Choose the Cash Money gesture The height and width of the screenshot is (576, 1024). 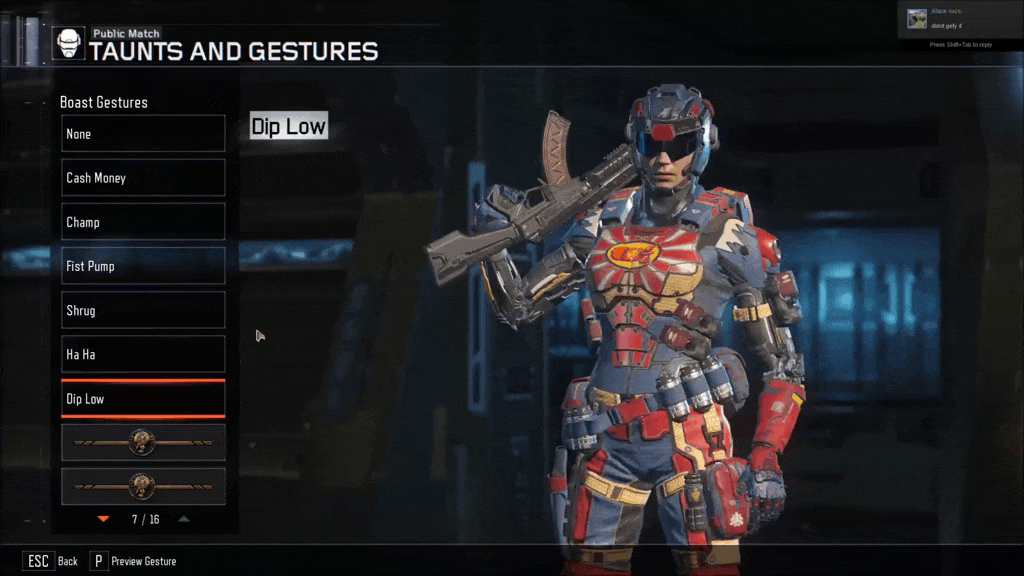143,178
